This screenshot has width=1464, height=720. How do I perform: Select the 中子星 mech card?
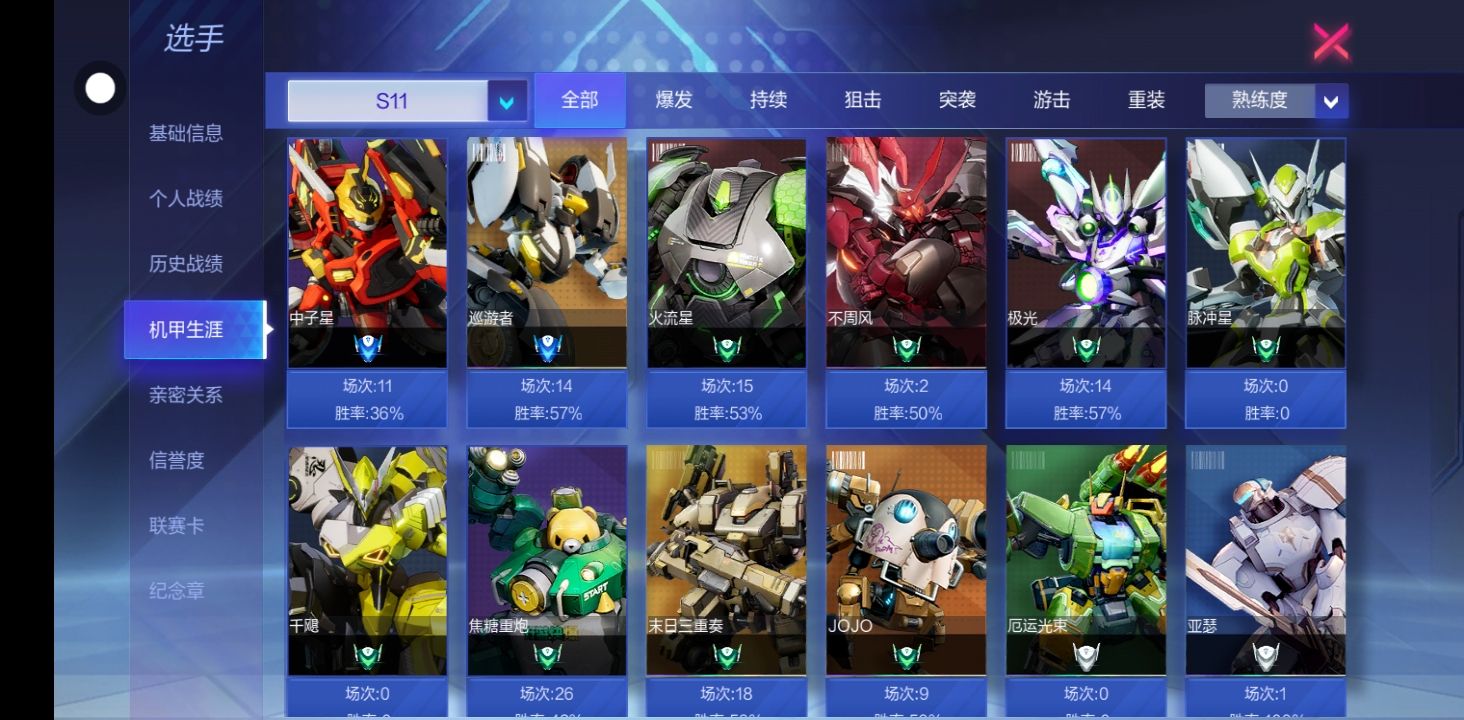pyautogui.click(x=367, y=252)
